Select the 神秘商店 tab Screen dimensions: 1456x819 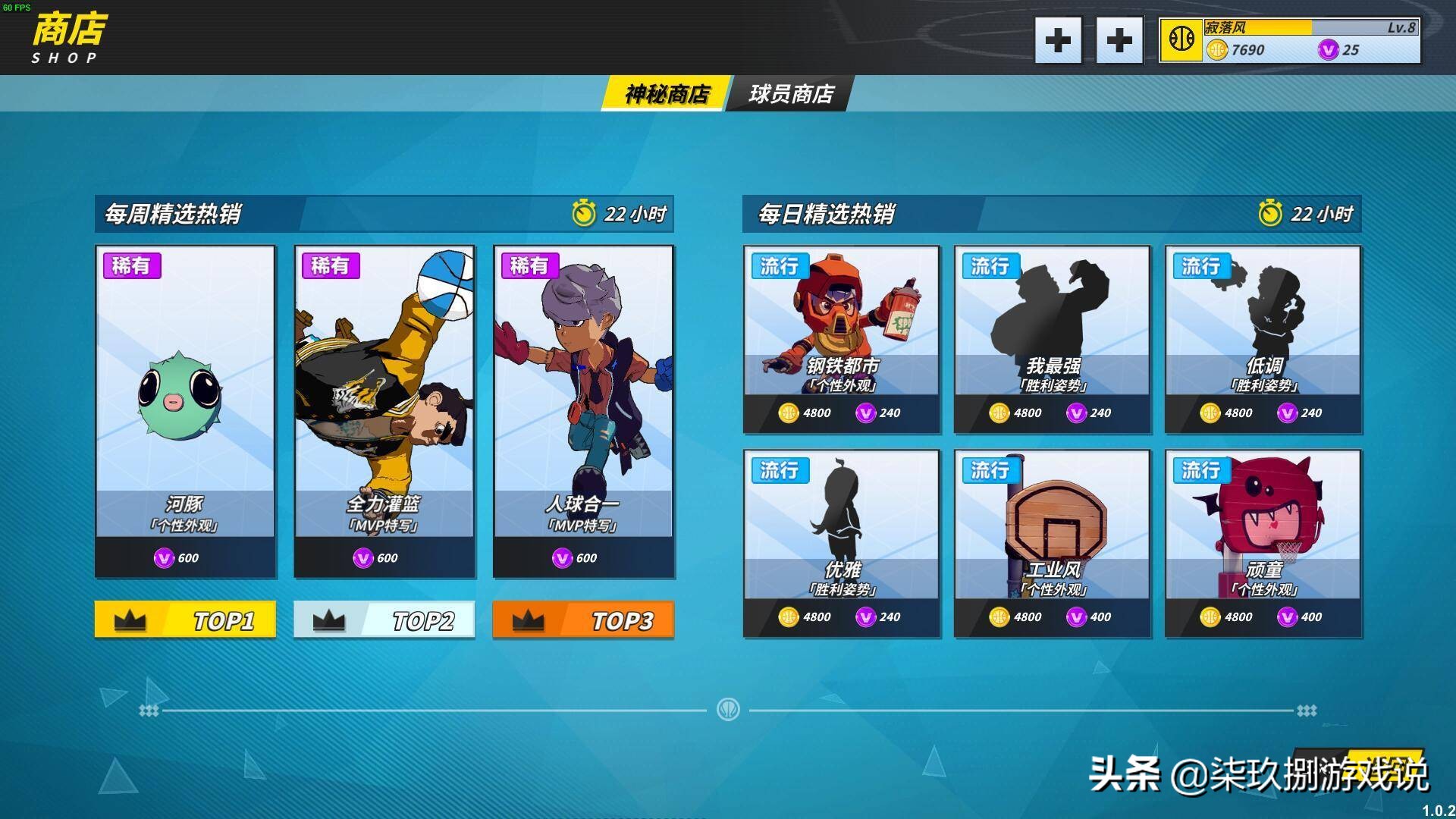click(x=666, y=94)
